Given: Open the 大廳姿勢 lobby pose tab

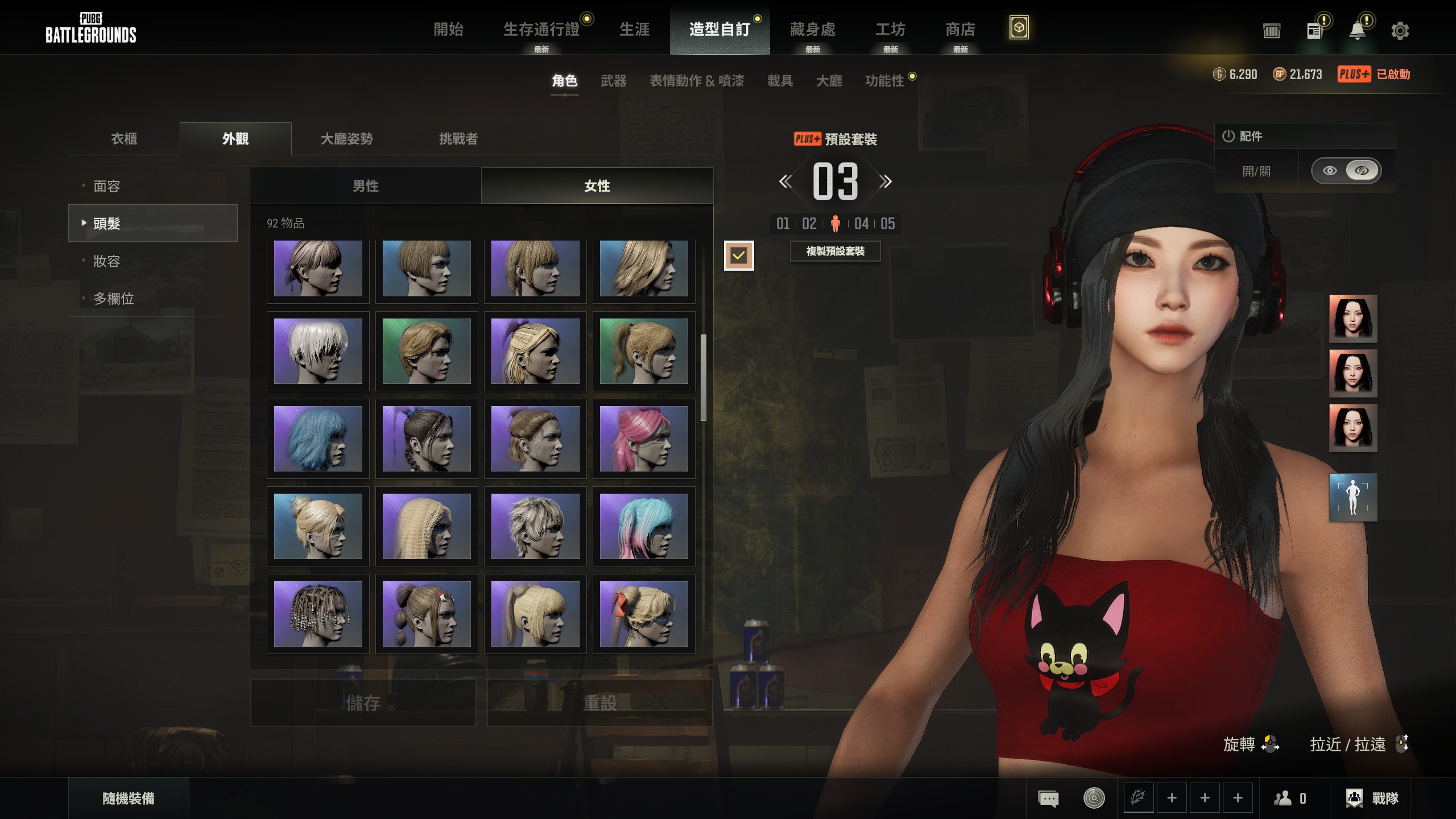Looking at the screenshot, I should coord(346,139).
